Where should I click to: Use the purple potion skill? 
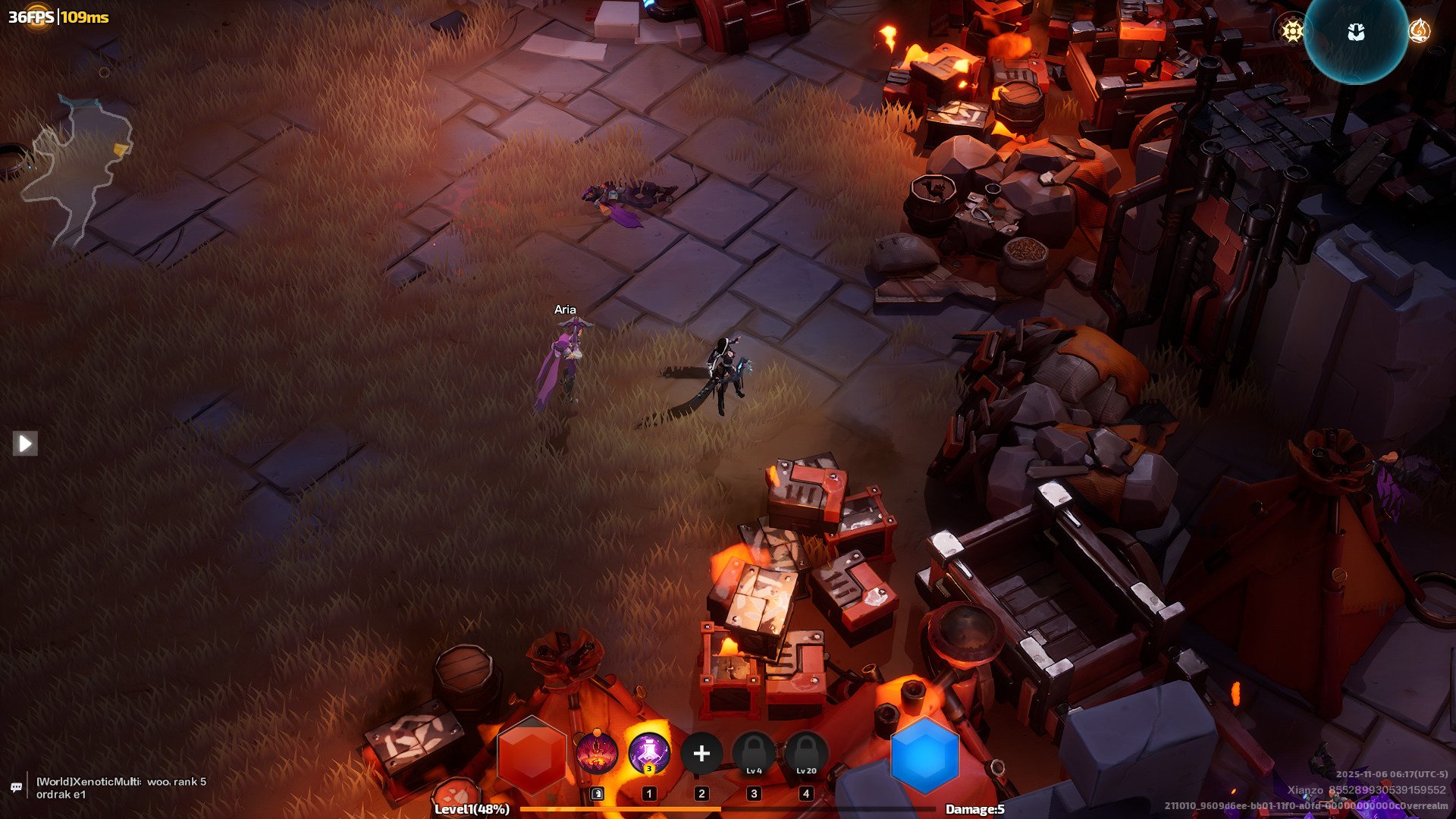coord(649,753)
